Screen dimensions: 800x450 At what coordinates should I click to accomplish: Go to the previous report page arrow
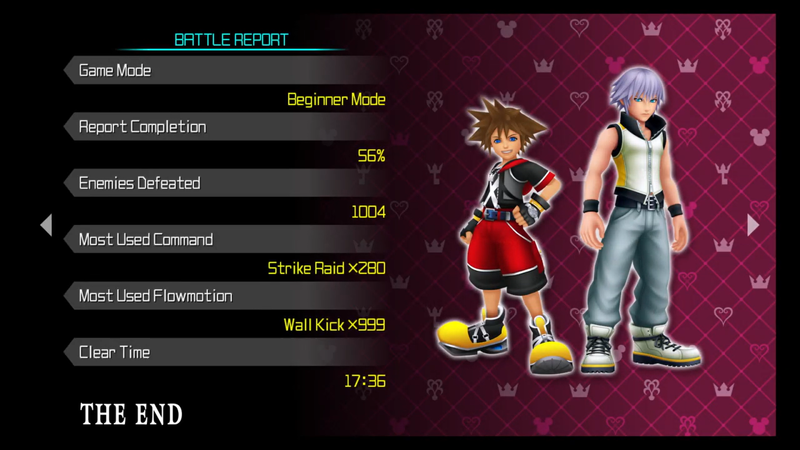(46, 225)
